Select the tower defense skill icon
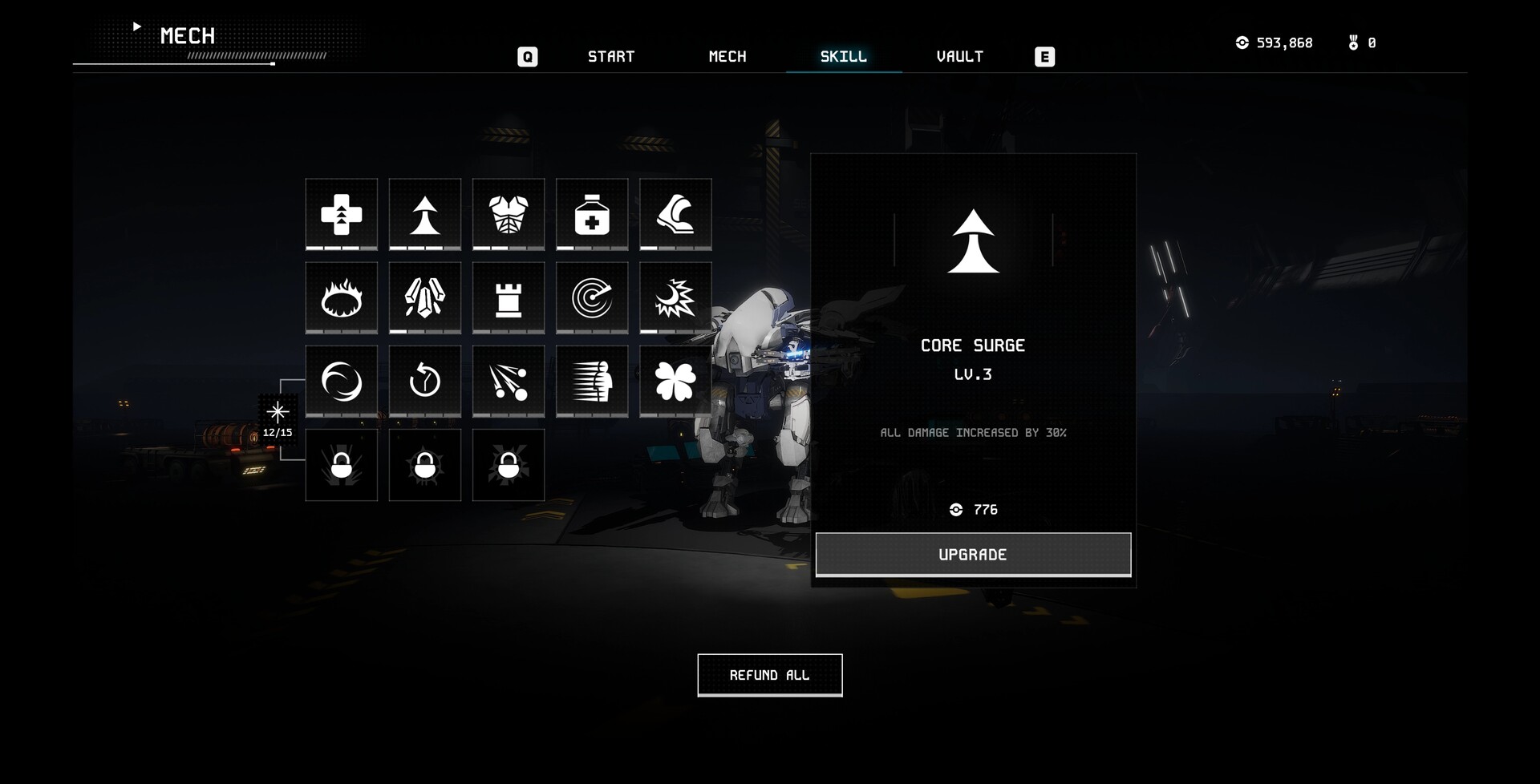1540x784 pixels. pos(508,297)
